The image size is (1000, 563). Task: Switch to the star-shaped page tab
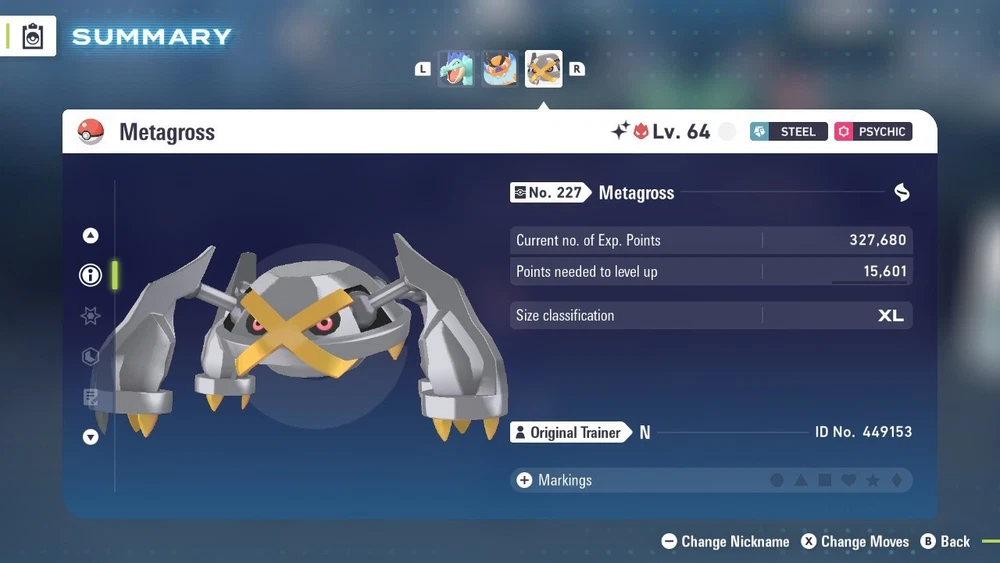click(90, 316)
